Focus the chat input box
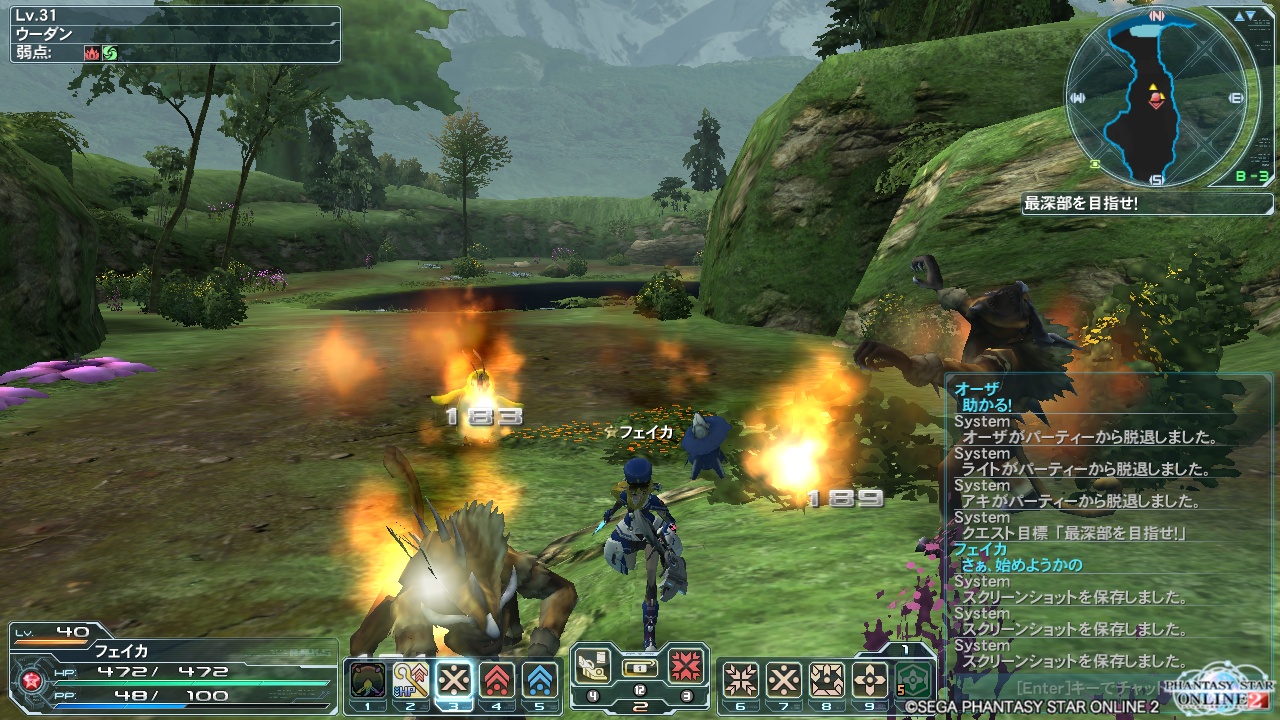 click(x=1090, y=689)
